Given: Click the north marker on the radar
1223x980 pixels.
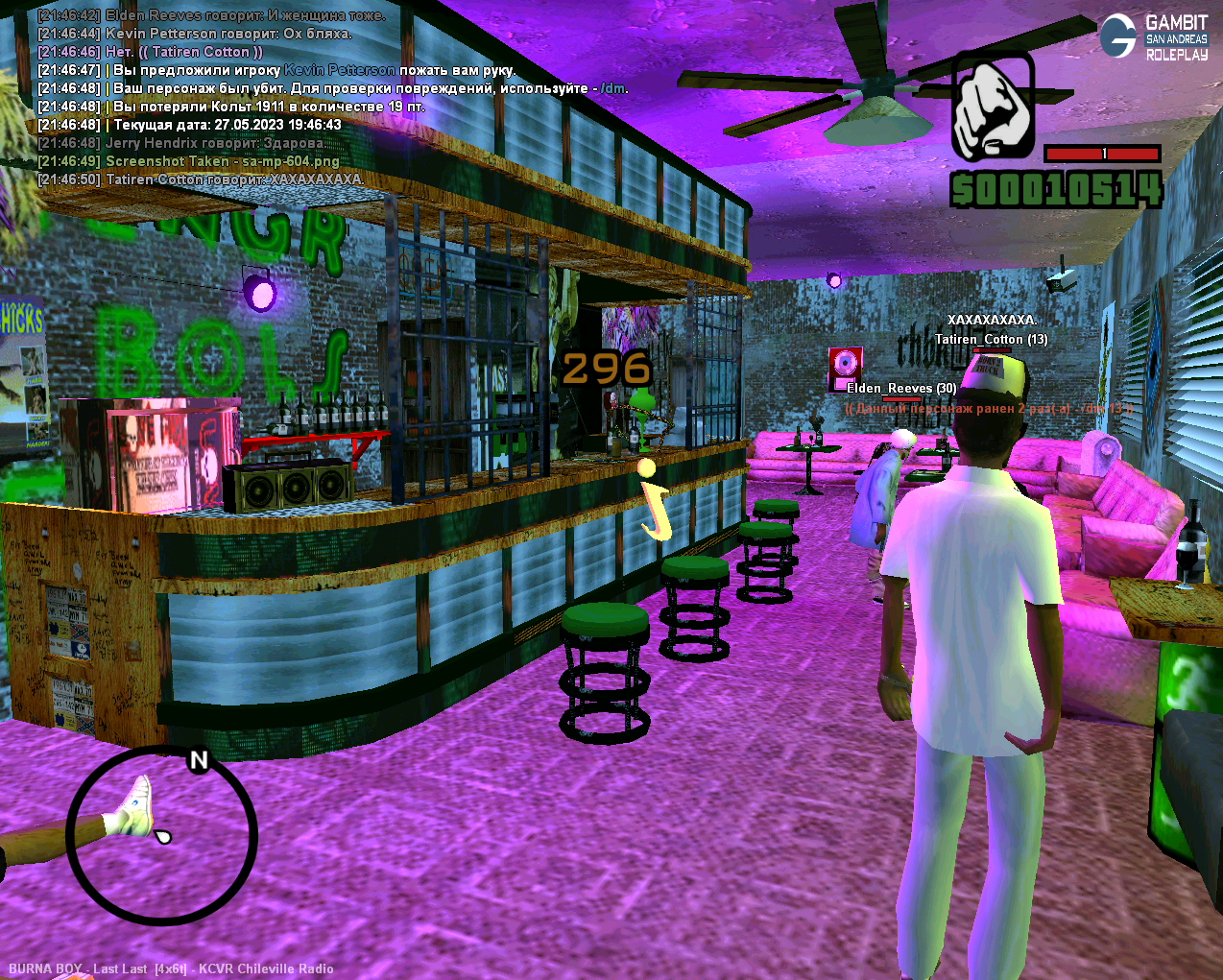Looking at the screenshot, I should click(199, 760).
